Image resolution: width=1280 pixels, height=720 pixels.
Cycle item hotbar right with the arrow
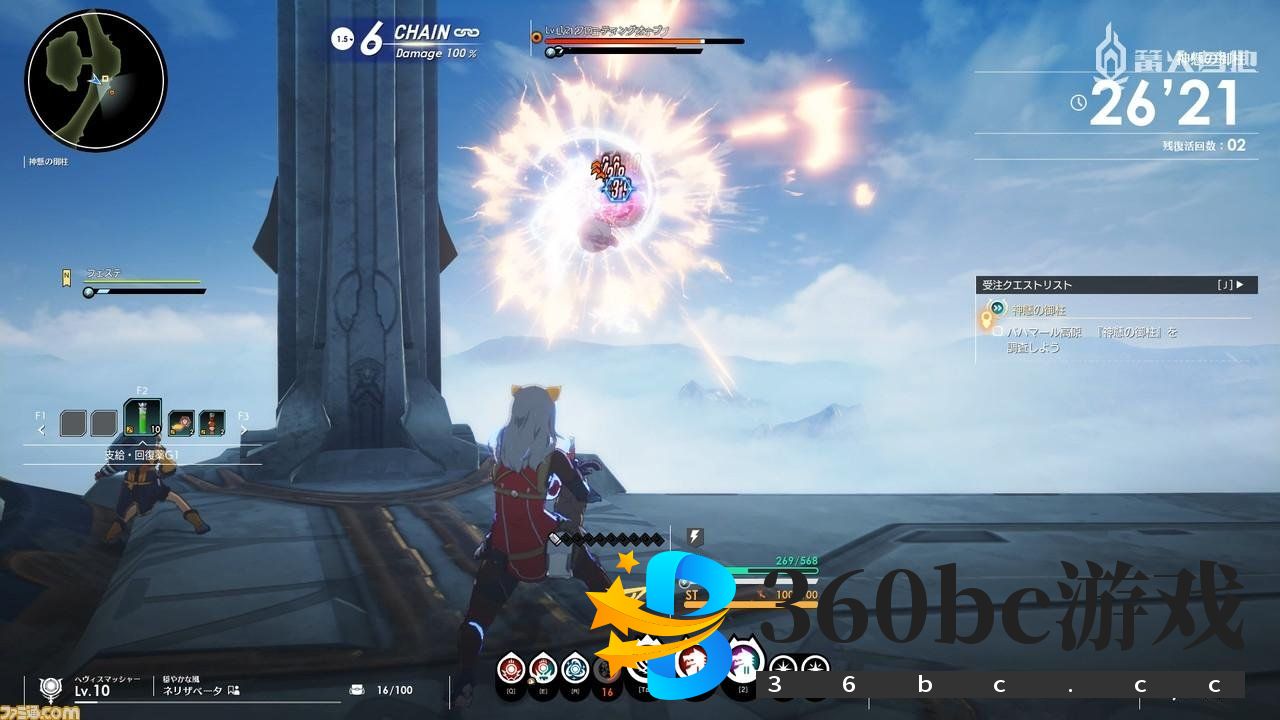243,430
